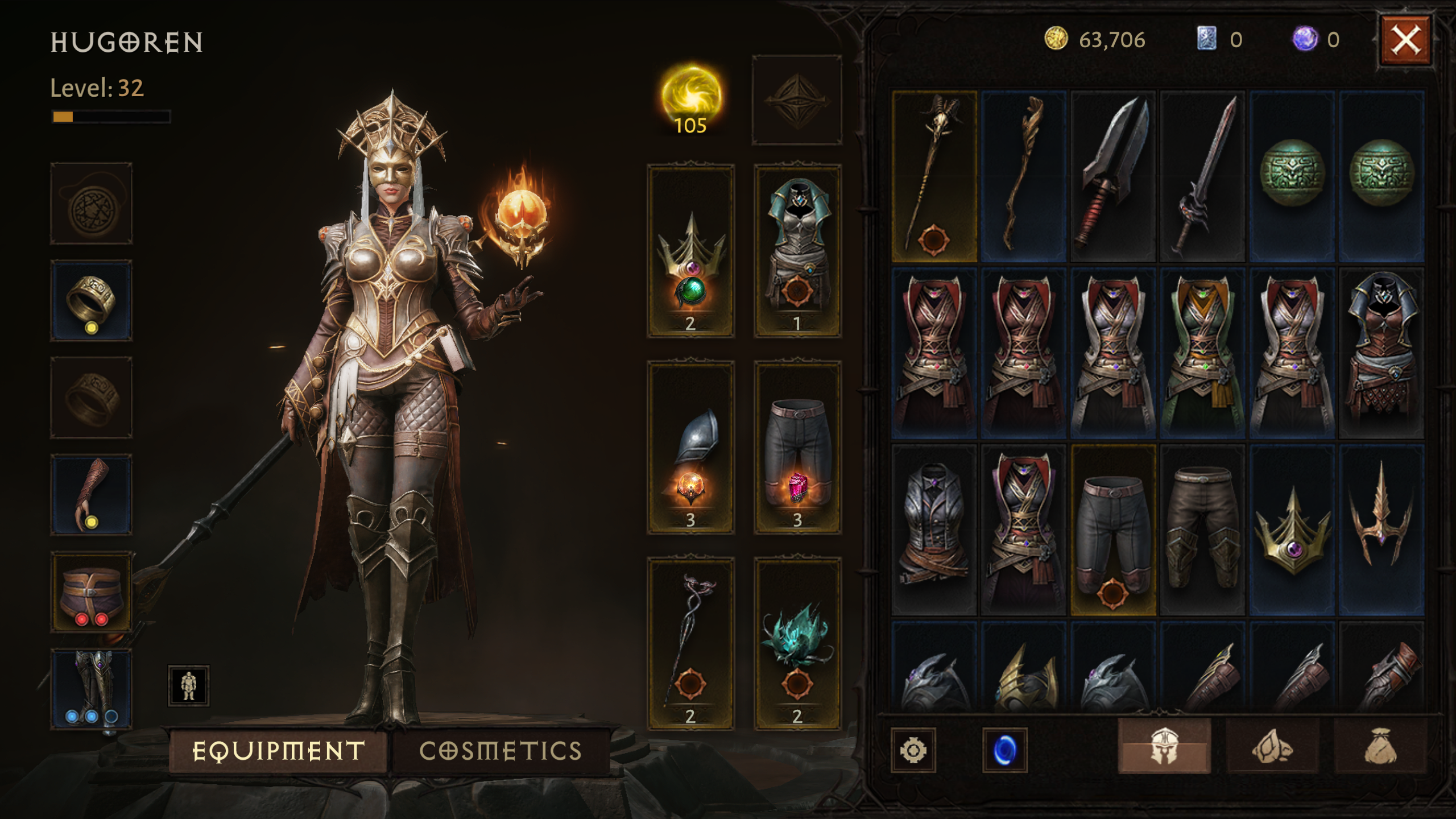Image resolution: width=1456 pixels, height=819 pixels.
Task: Open the equipped belt with red gems
Action: [91, 592]
